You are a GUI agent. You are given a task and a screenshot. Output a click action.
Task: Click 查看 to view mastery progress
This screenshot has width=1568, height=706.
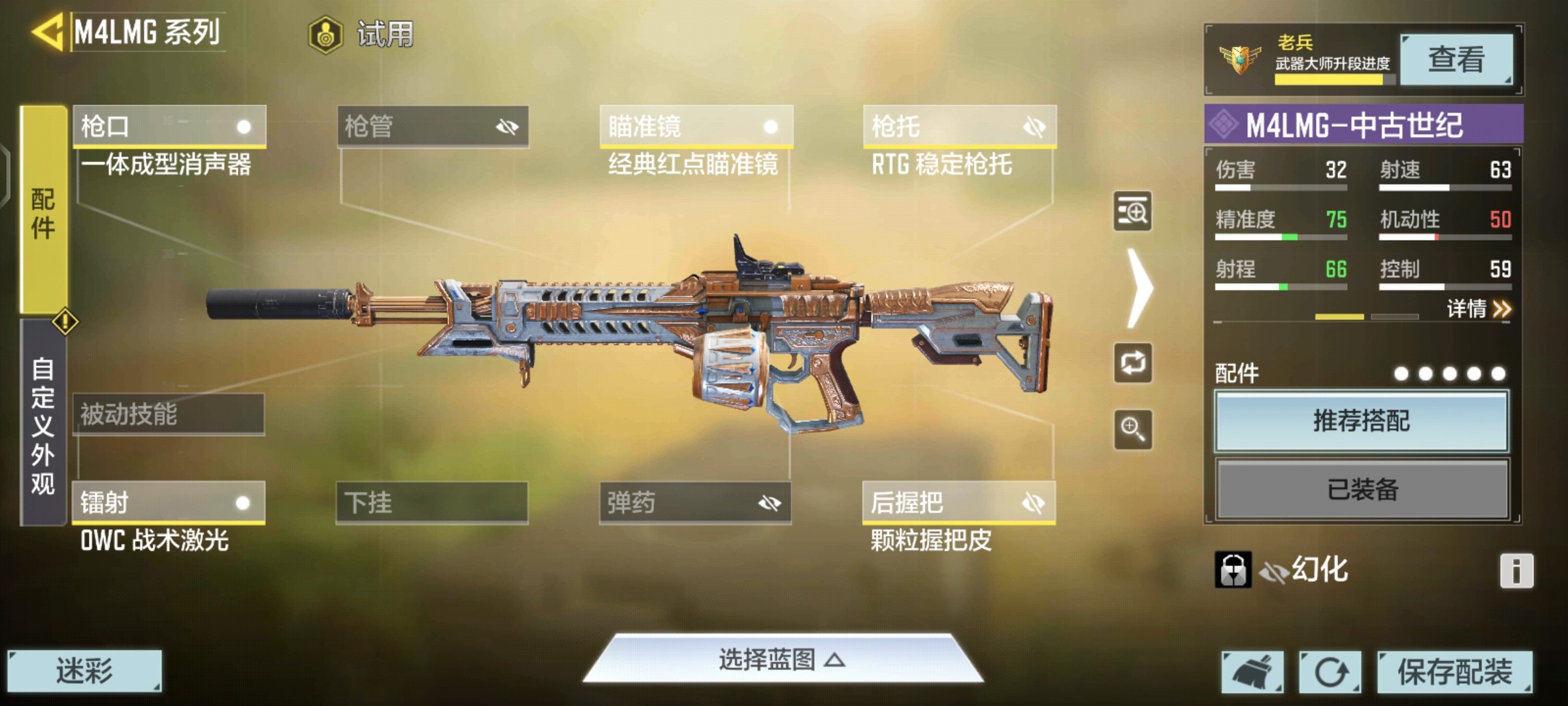click(x=1456, y=60)
